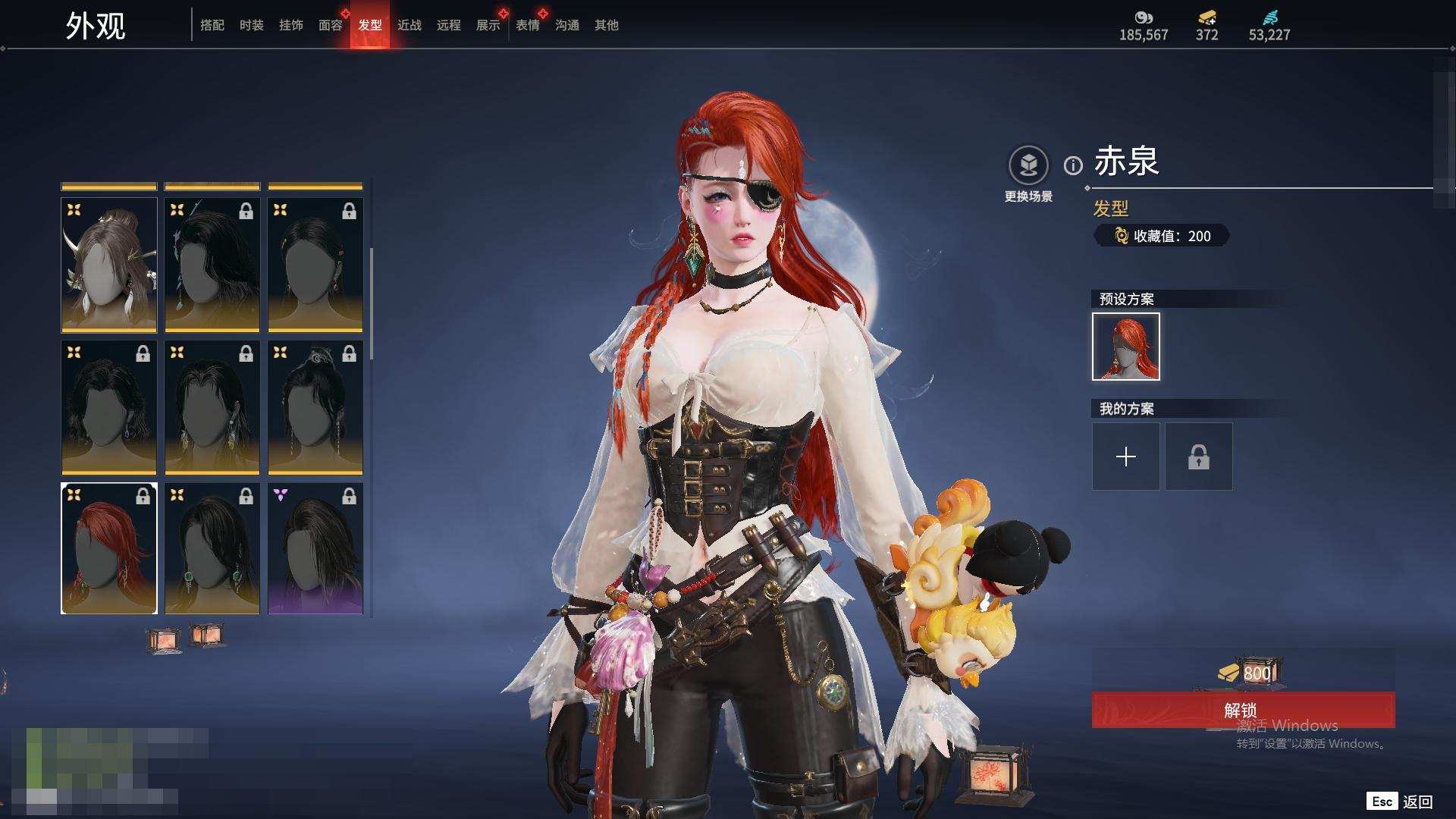The width and height of the screenshot is (1456, 819).
Task: Unlock the hairstyle with the 解锁 button
Action: [1242, 710]
